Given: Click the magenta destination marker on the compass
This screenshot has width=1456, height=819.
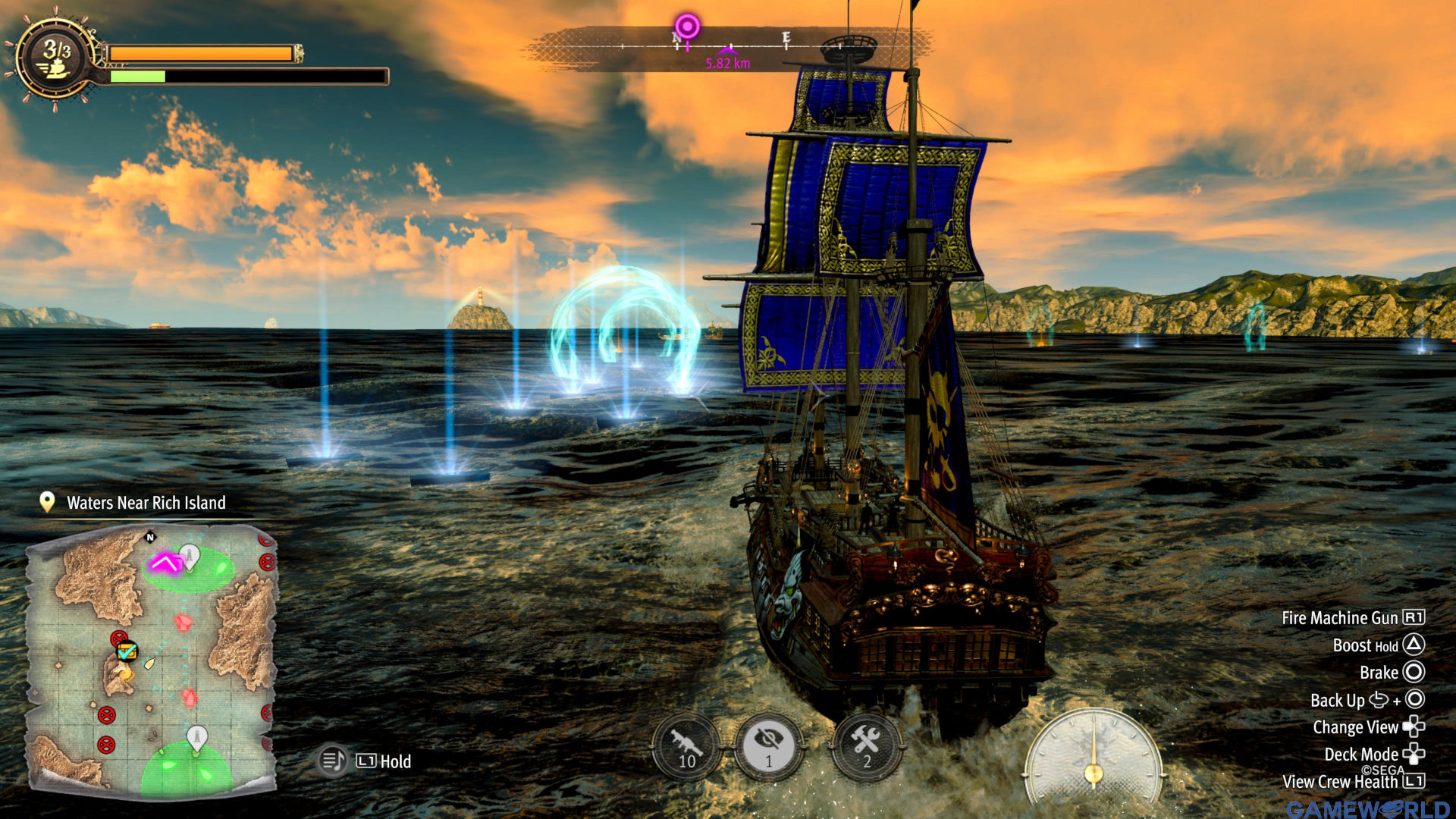Looking at the screenshot, I should tap(687, 27).
